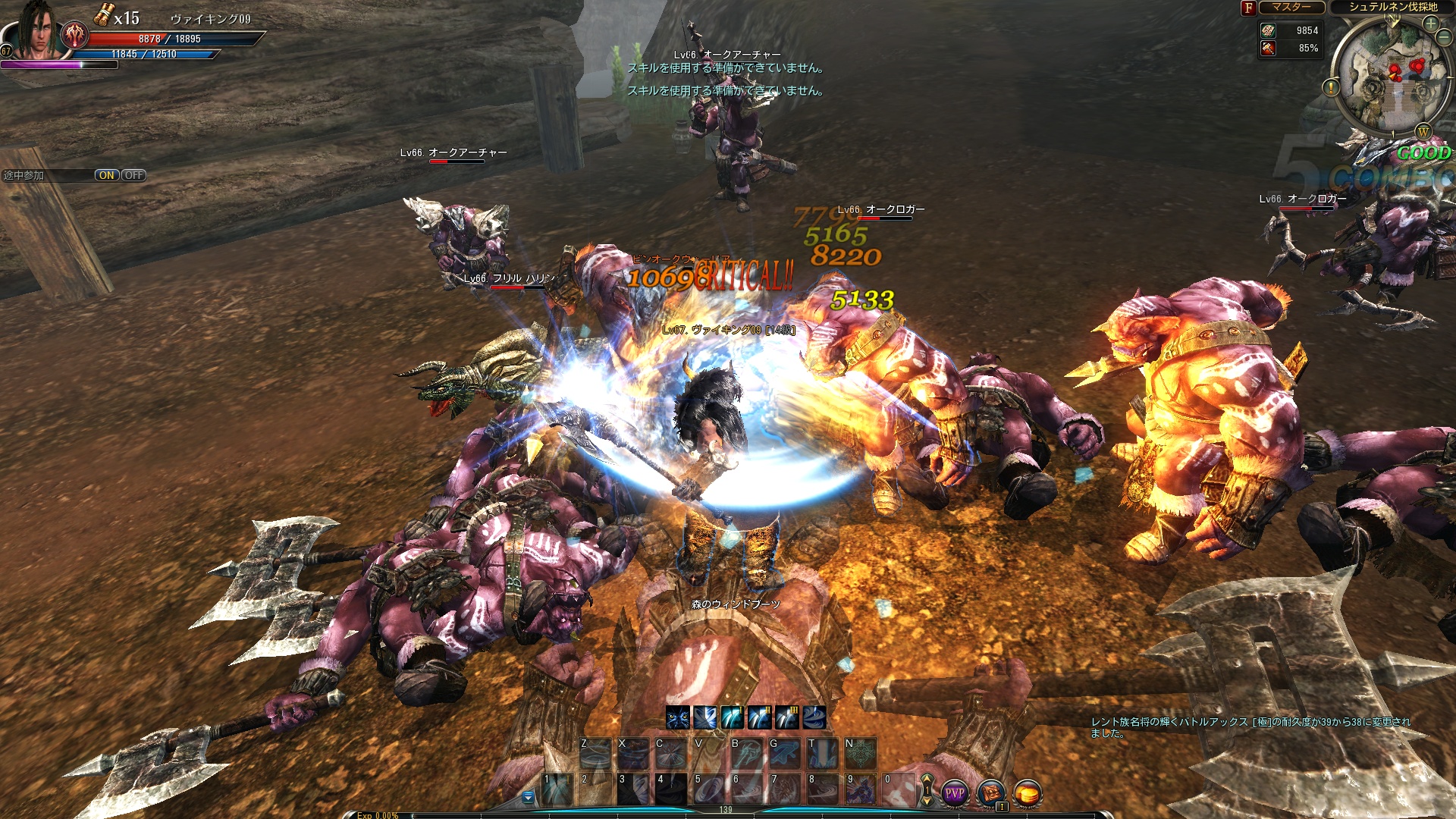1456x819 pixels.
Task: Zoom in the minimap with plus button
Action: [1431, 24]
